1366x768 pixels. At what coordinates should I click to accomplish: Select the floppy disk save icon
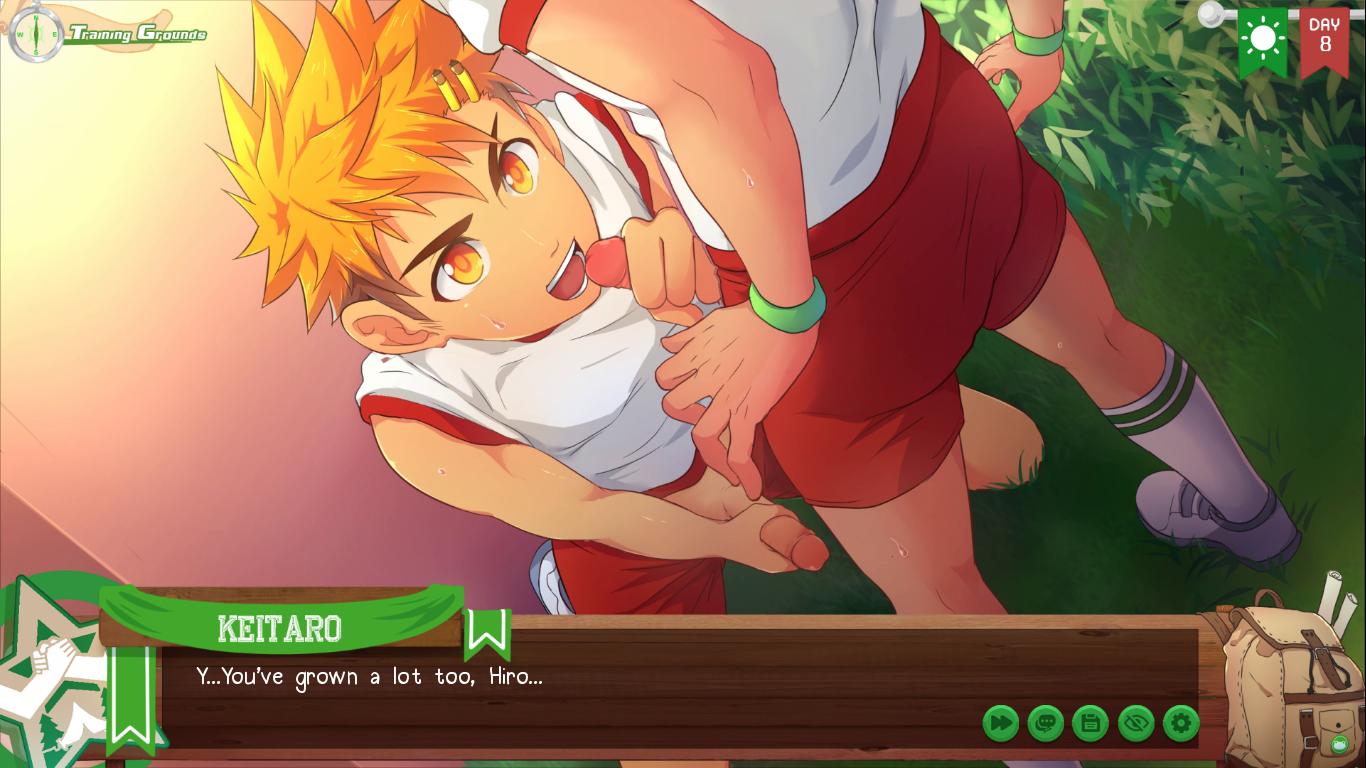point(1091,723)
